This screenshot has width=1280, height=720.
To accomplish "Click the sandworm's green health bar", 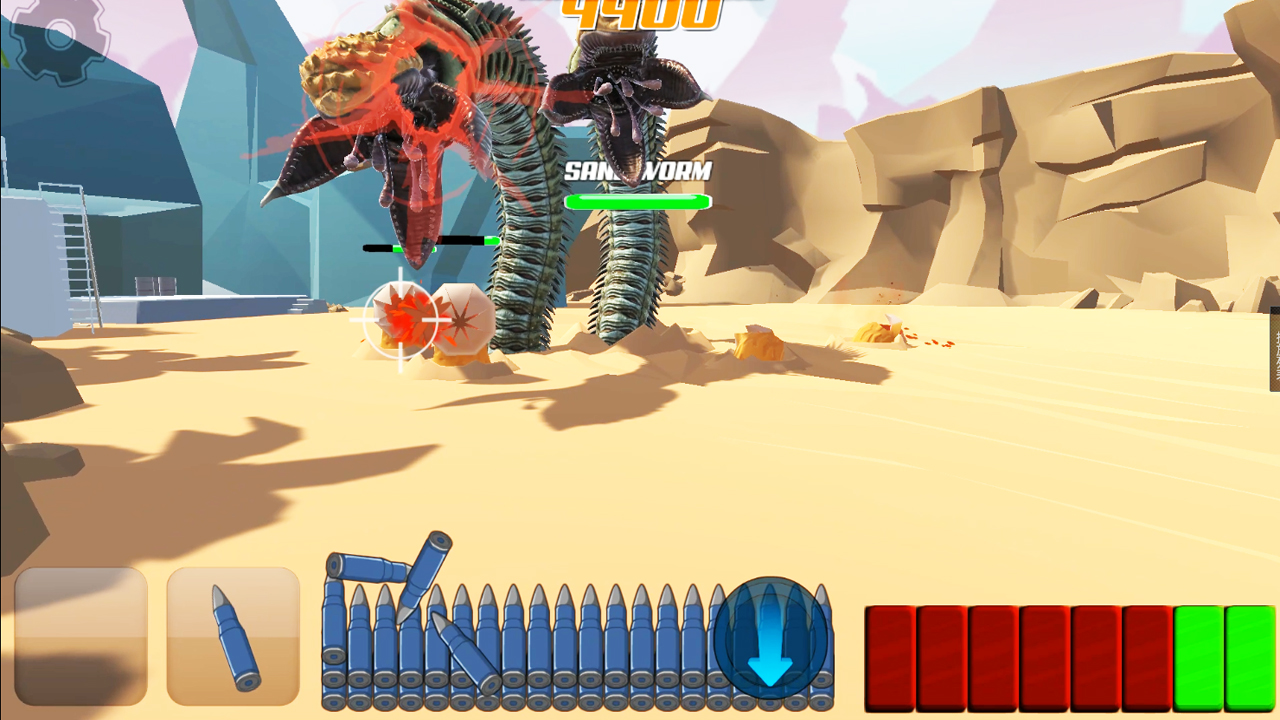I will (638, 202).
